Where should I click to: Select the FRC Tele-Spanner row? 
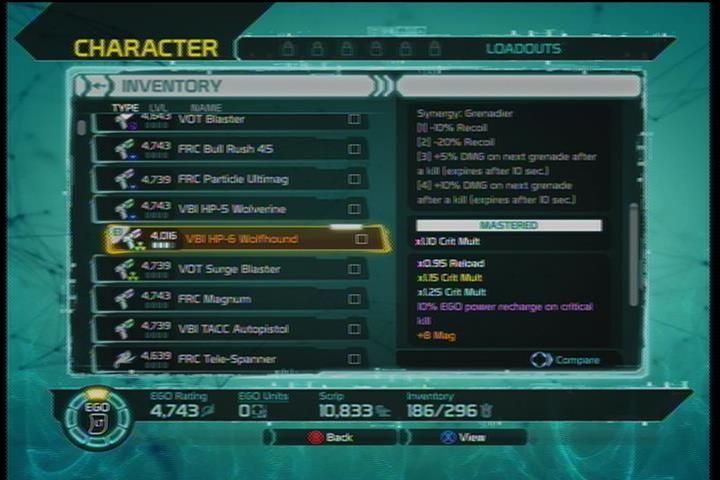(230, 358)
